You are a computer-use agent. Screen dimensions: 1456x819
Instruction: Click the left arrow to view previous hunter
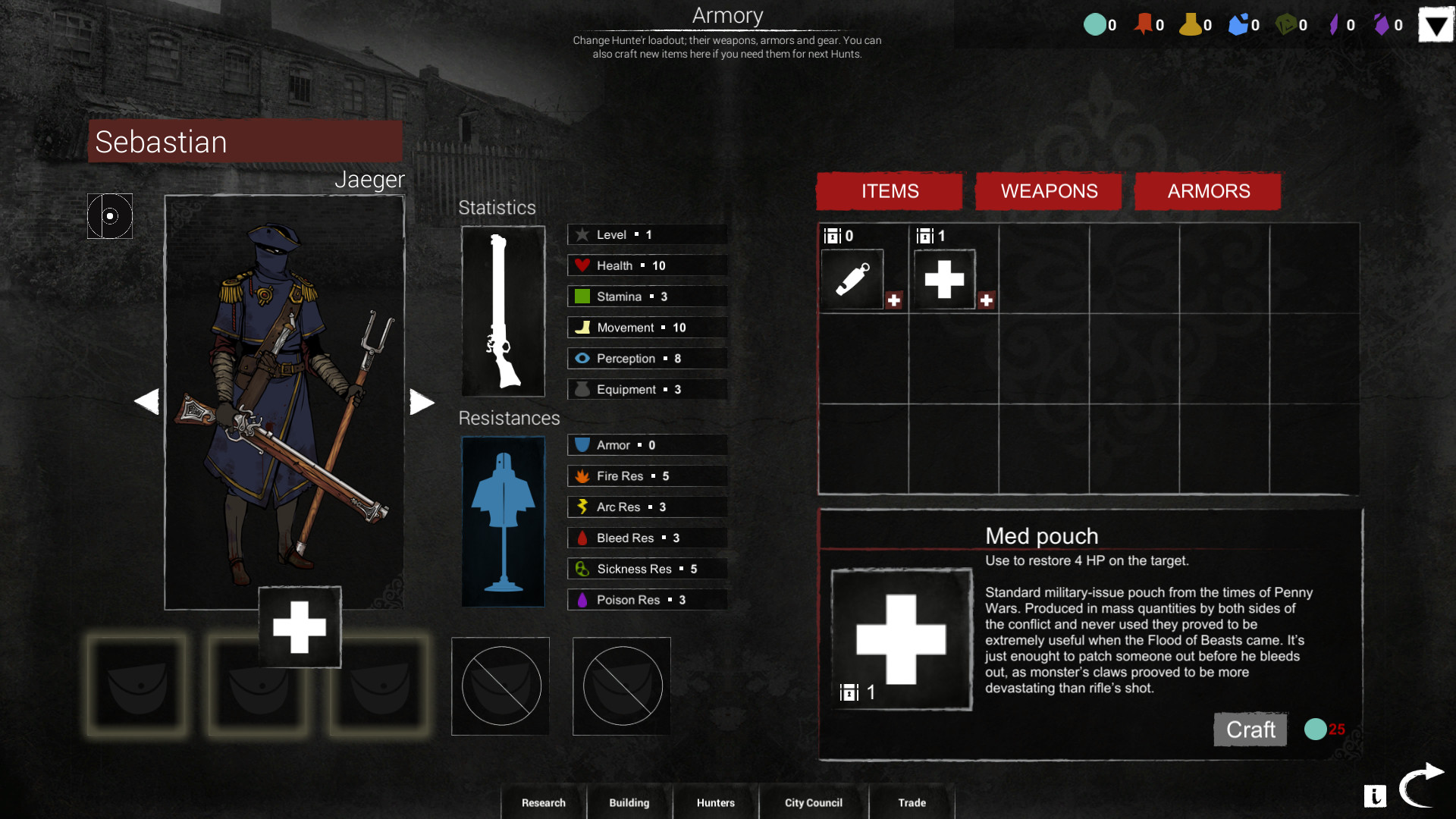point(147,401)
